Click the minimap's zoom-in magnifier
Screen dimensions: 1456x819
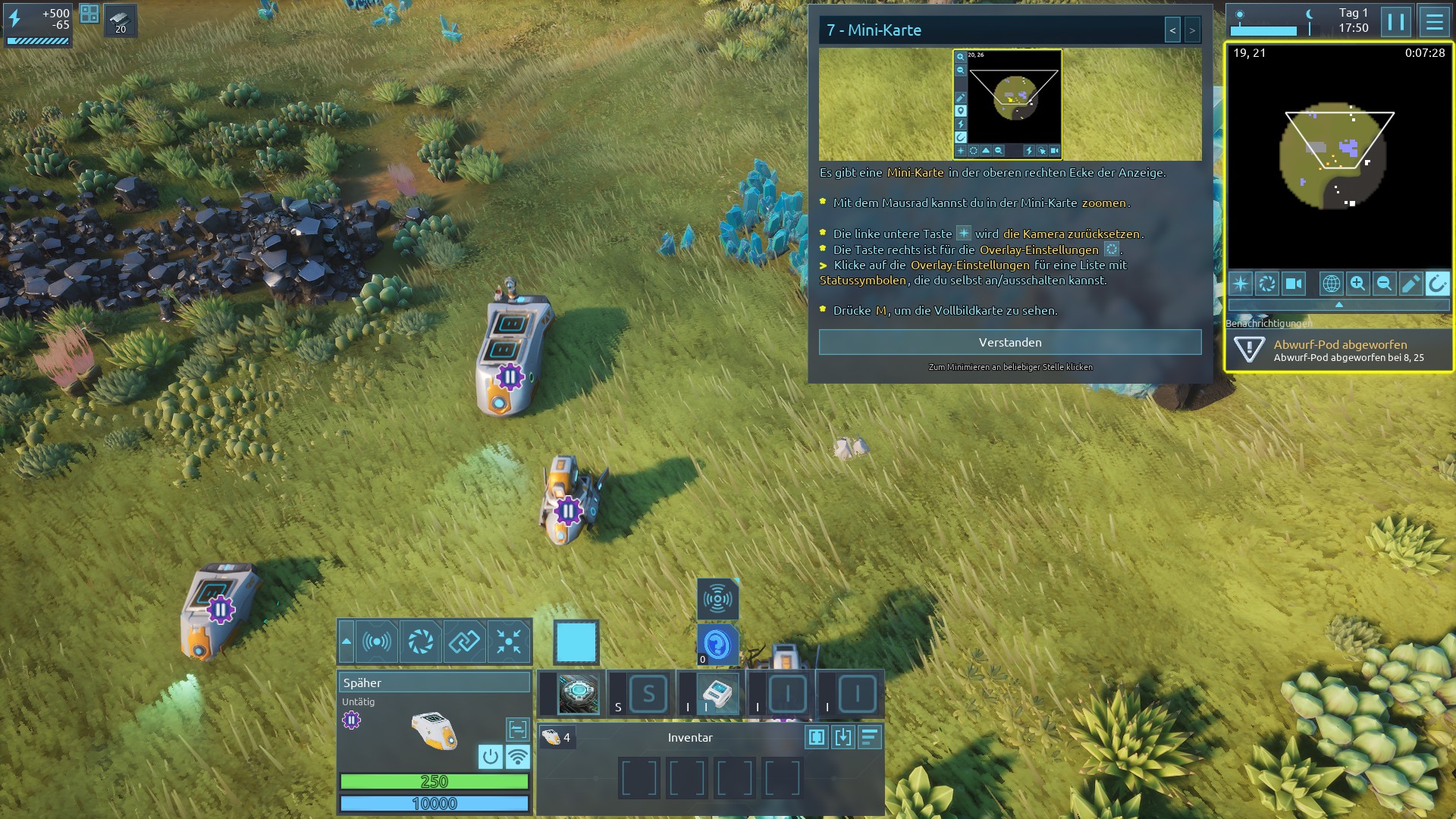point(1357,284)
